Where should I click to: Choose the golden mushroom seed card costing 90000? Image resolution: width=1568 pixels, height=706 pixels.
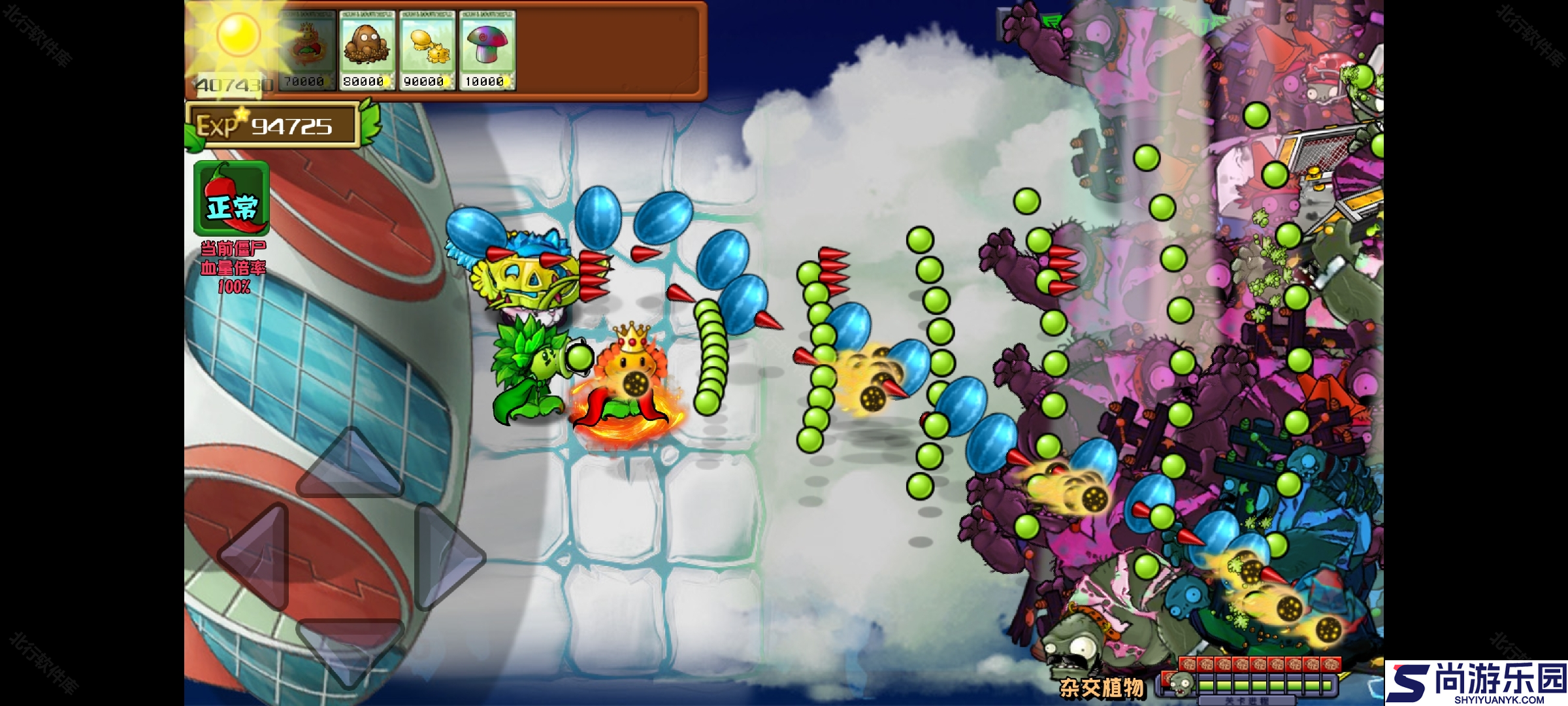pos(427,50)
